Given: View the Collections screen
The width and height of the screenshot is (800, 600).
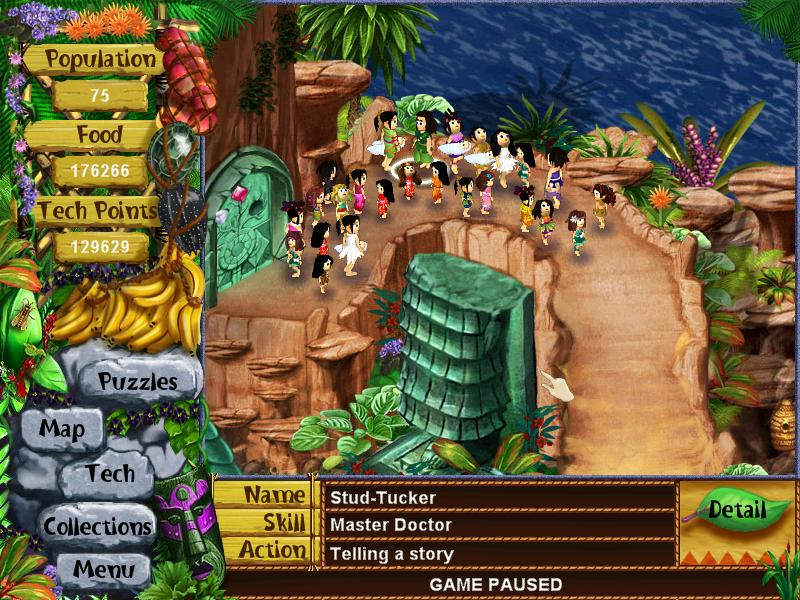Looking at the screenshot, I should (x=97, y=525).
